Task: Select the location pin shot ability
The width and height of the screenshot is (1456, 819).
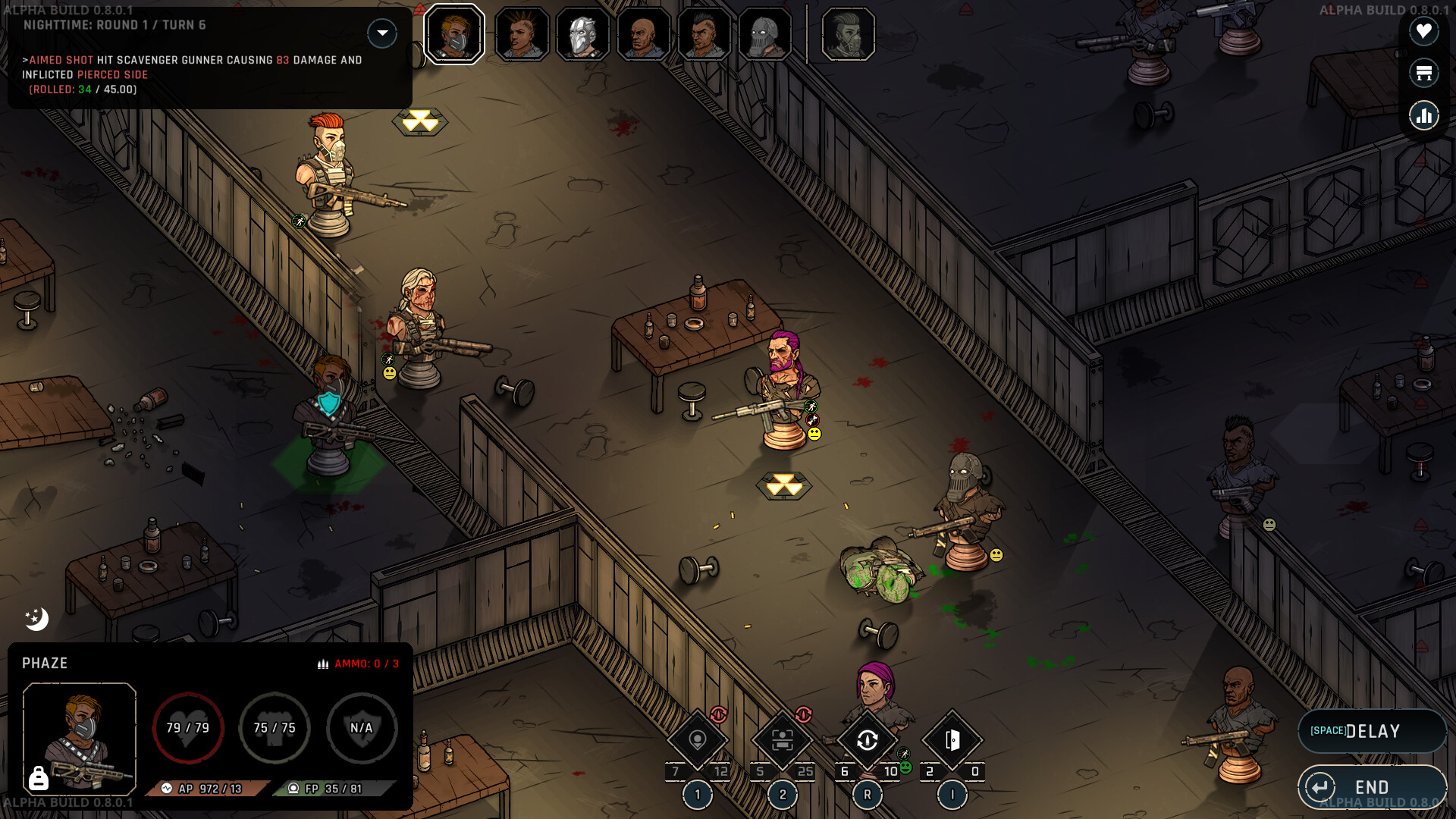Action: pyautogui.click(x=698, y=741)
